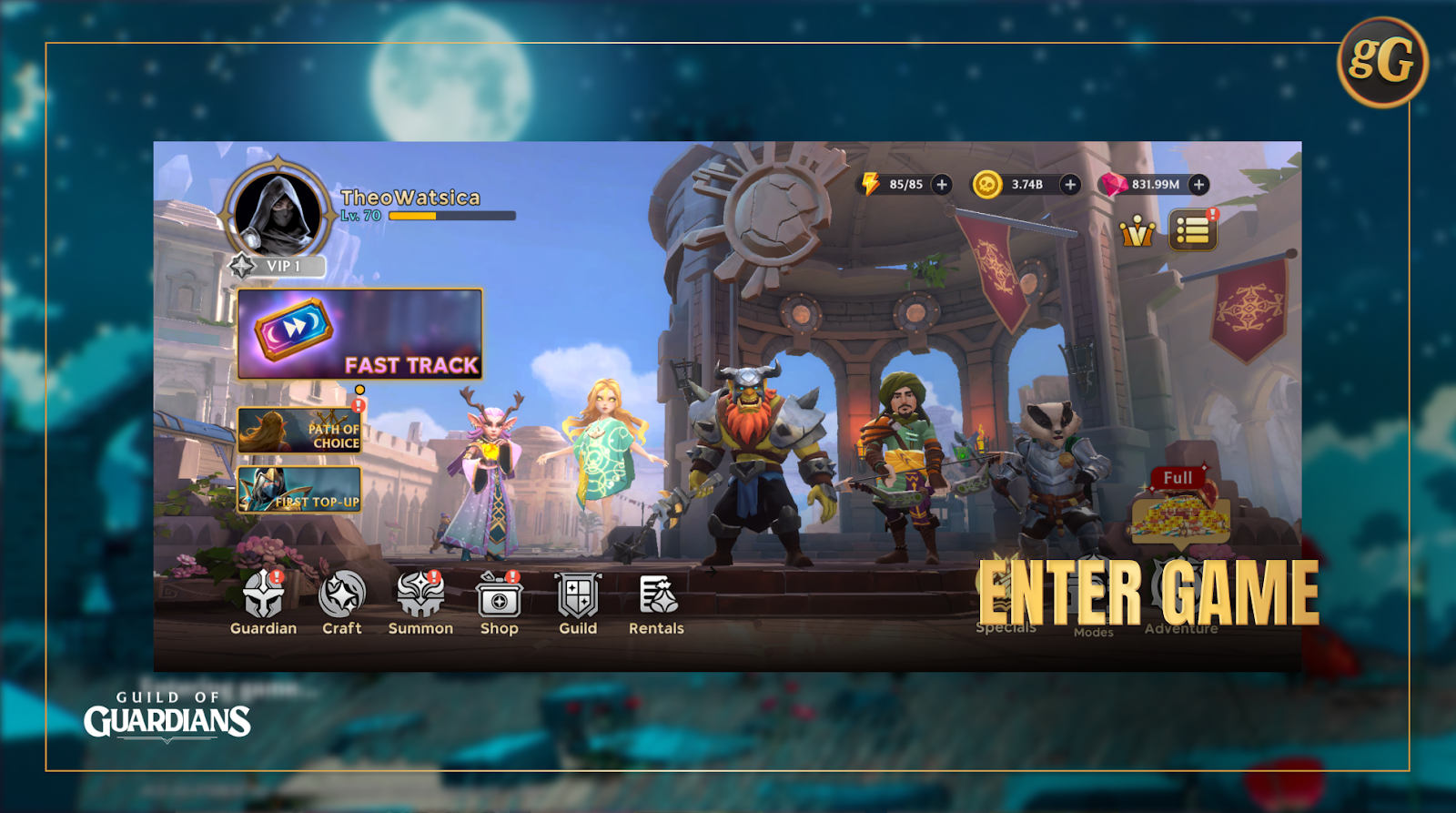Open the First Top-Up offer
Image resolution: width=1456 pixels, height=813 pixels.
299,490
